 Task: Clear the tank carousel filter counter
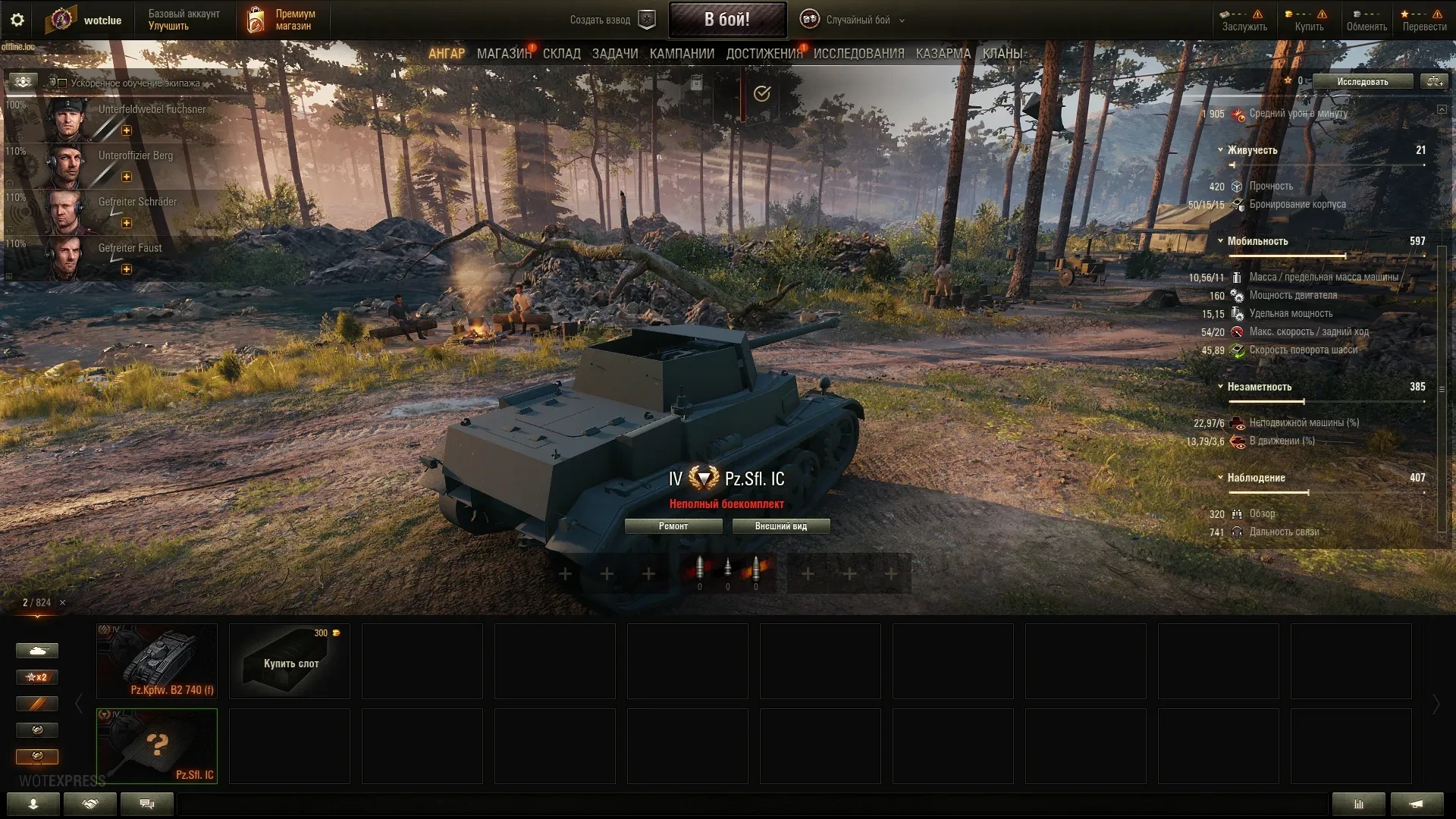click(63, 603)
